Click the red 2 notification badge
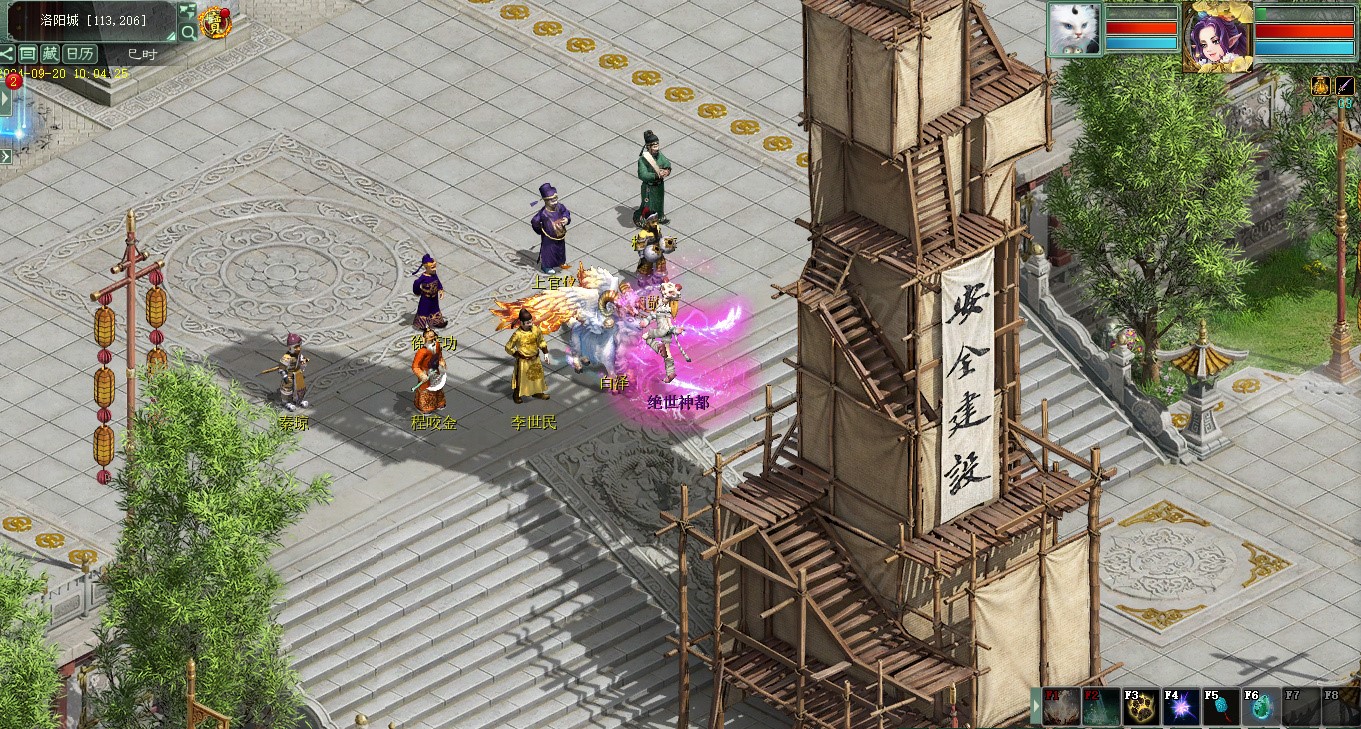The height and width of the screenshot is (729, 1361). coord(13,80)
